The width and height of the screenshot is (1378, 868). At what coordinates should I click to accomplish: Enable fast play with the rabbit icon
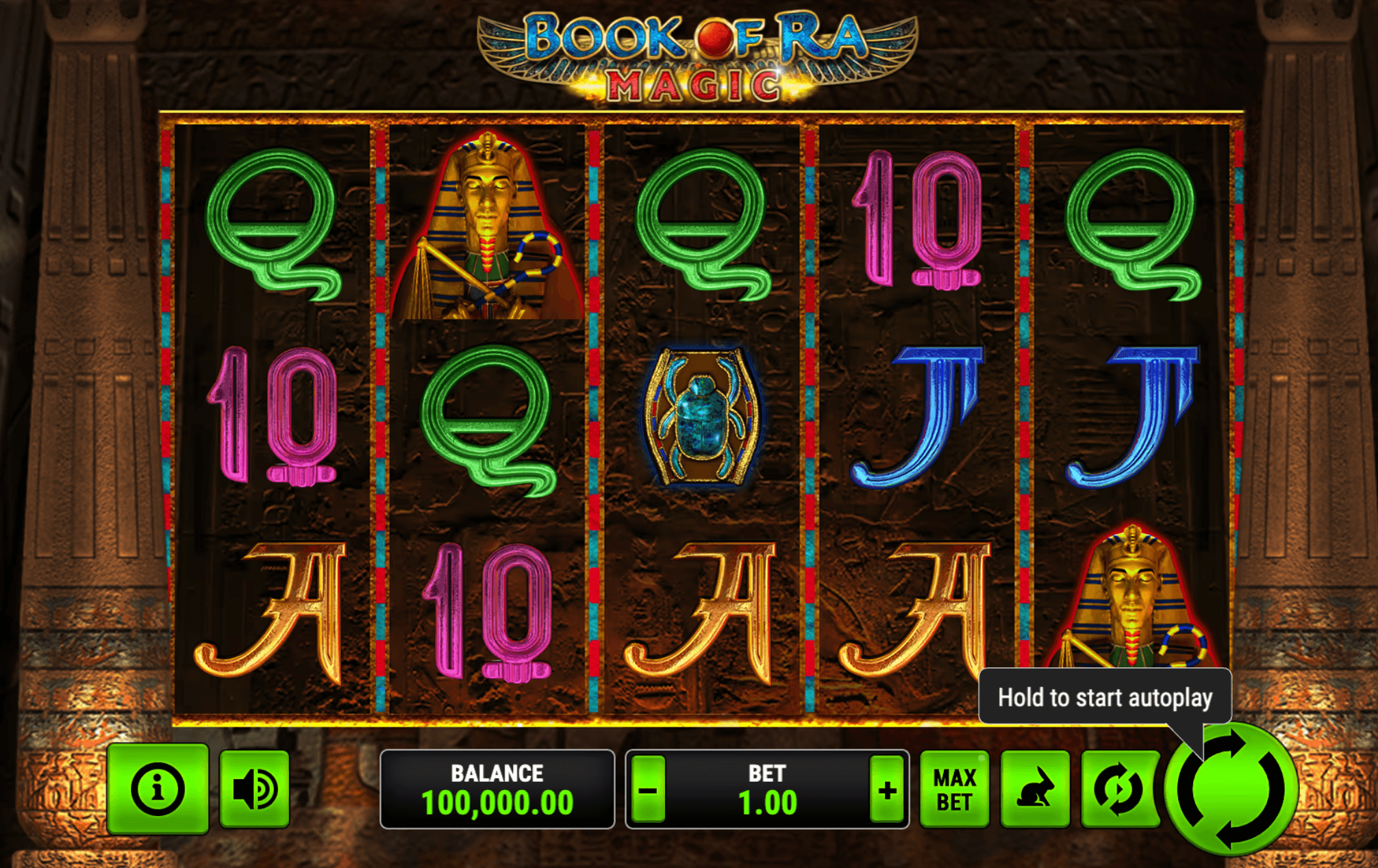pyautogui.click(x=1036, y=791)
